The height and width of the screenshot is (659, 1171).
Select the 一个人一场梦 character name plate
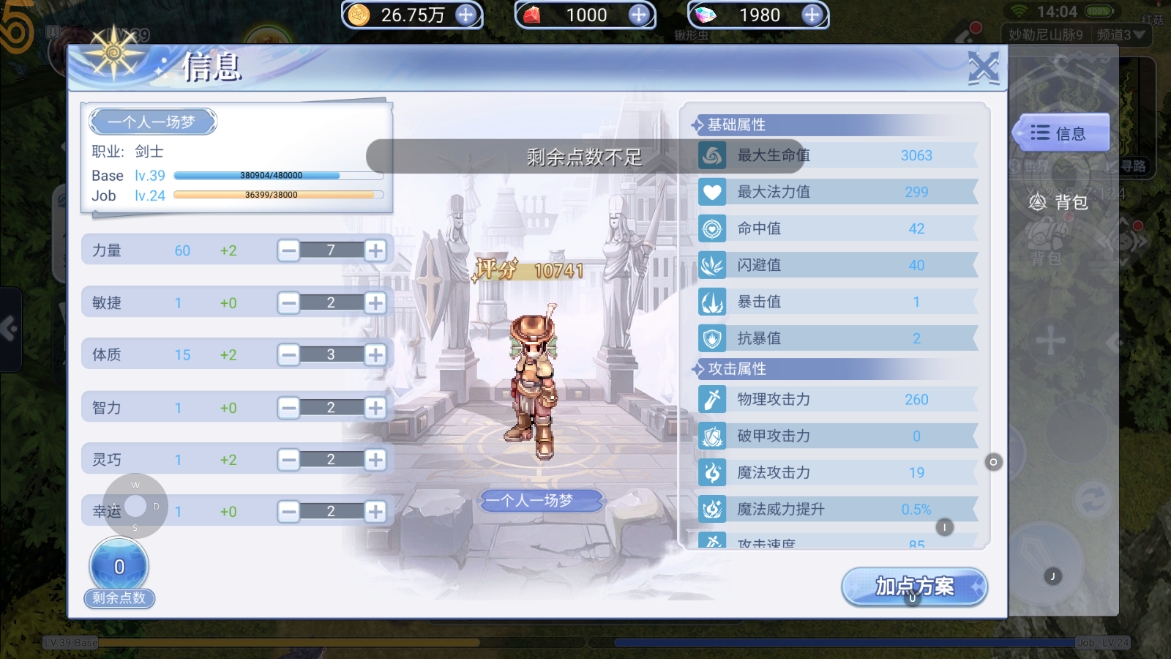click(x=153, y=122)
